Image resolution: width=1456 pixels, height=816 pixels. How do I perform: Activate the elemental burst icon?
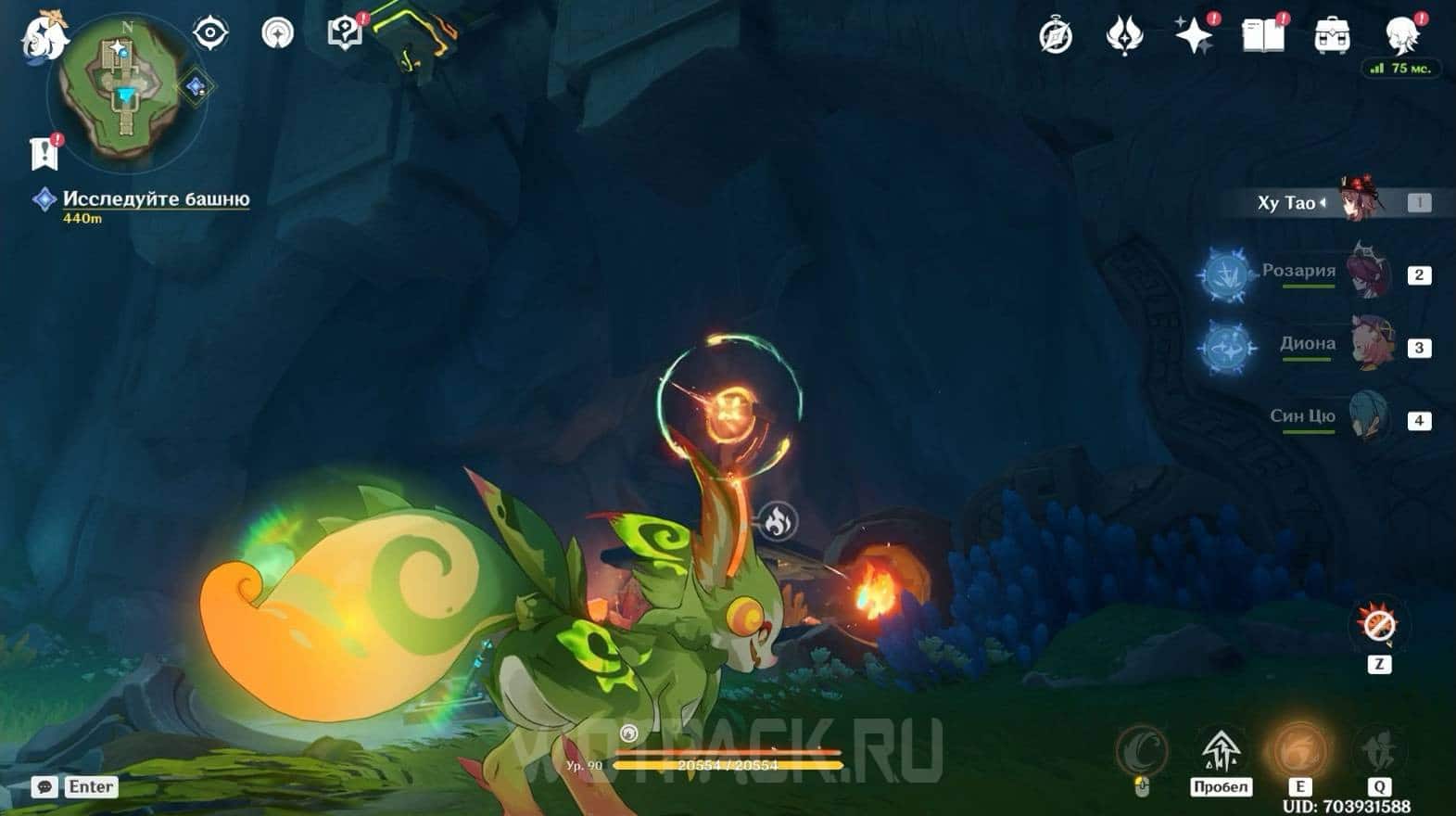coord(1378,749)
